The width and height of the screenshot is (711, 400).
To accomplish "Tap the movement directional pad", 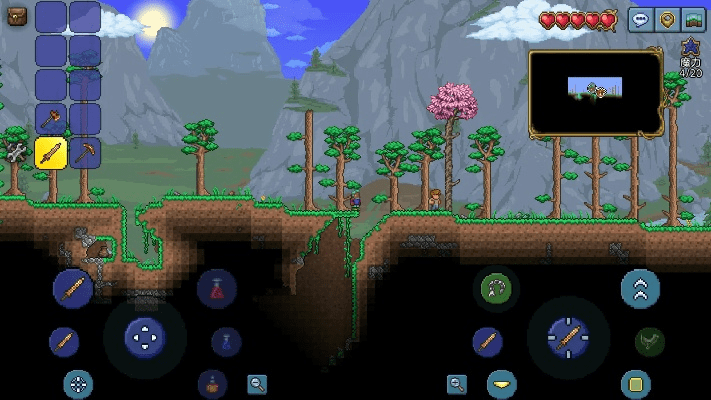I will click(x=145, y=336).
